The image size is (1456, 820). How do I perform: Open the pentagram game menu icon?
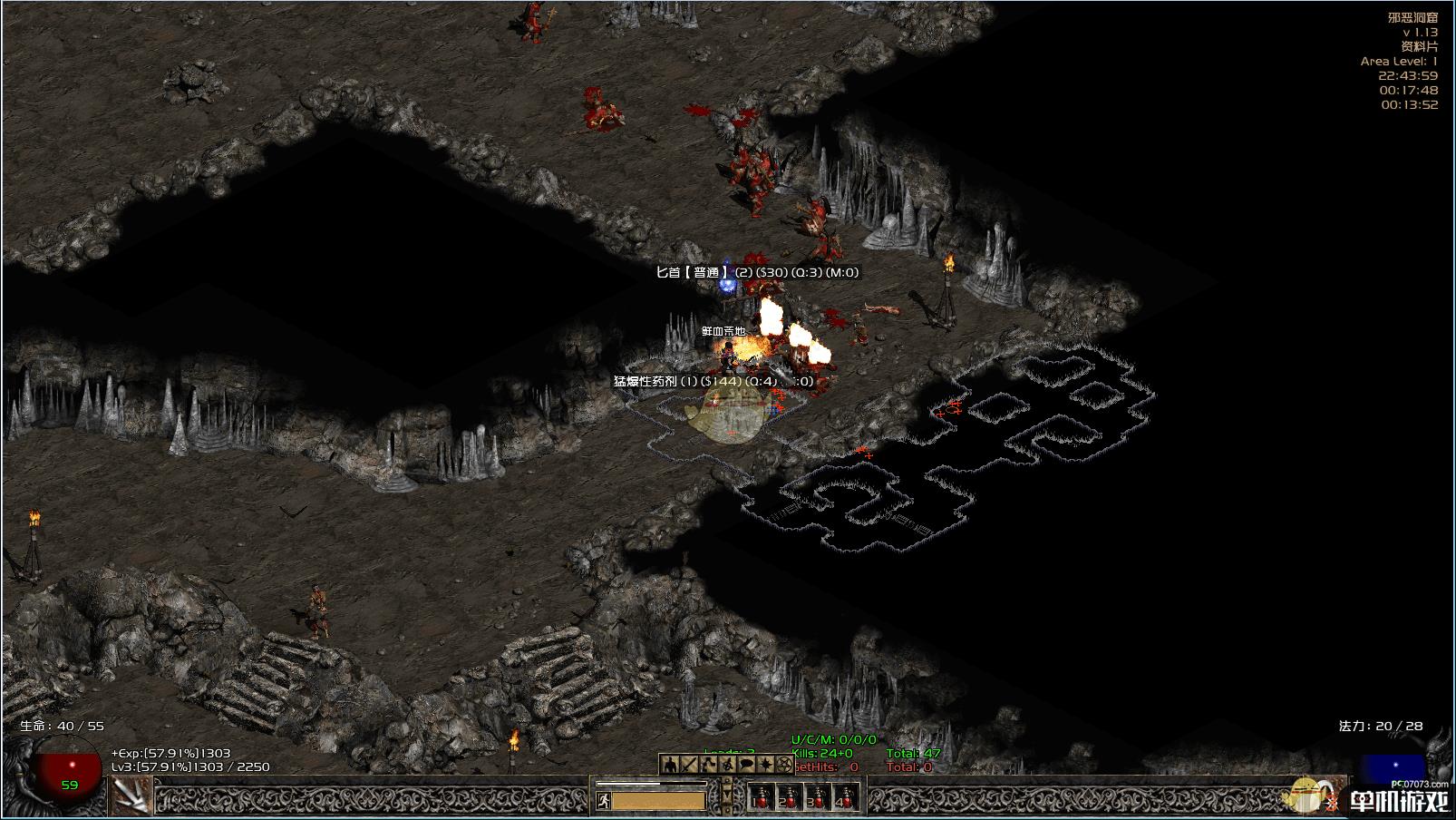pos(785,764)
